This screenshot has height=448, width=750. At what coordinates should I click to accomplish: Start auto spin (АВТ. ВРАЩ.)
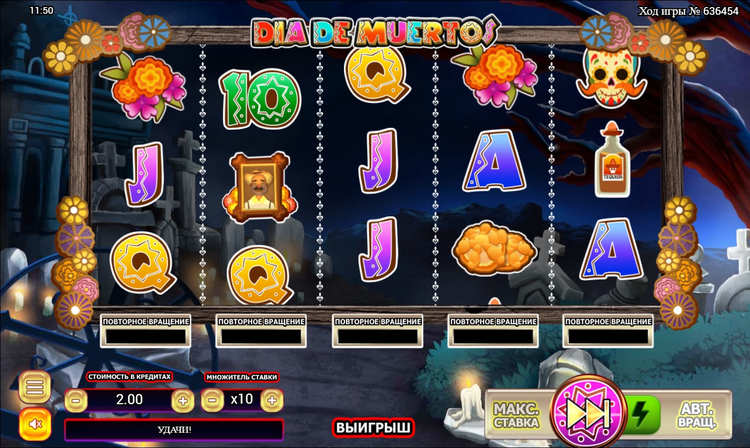(x=698, y=414)
